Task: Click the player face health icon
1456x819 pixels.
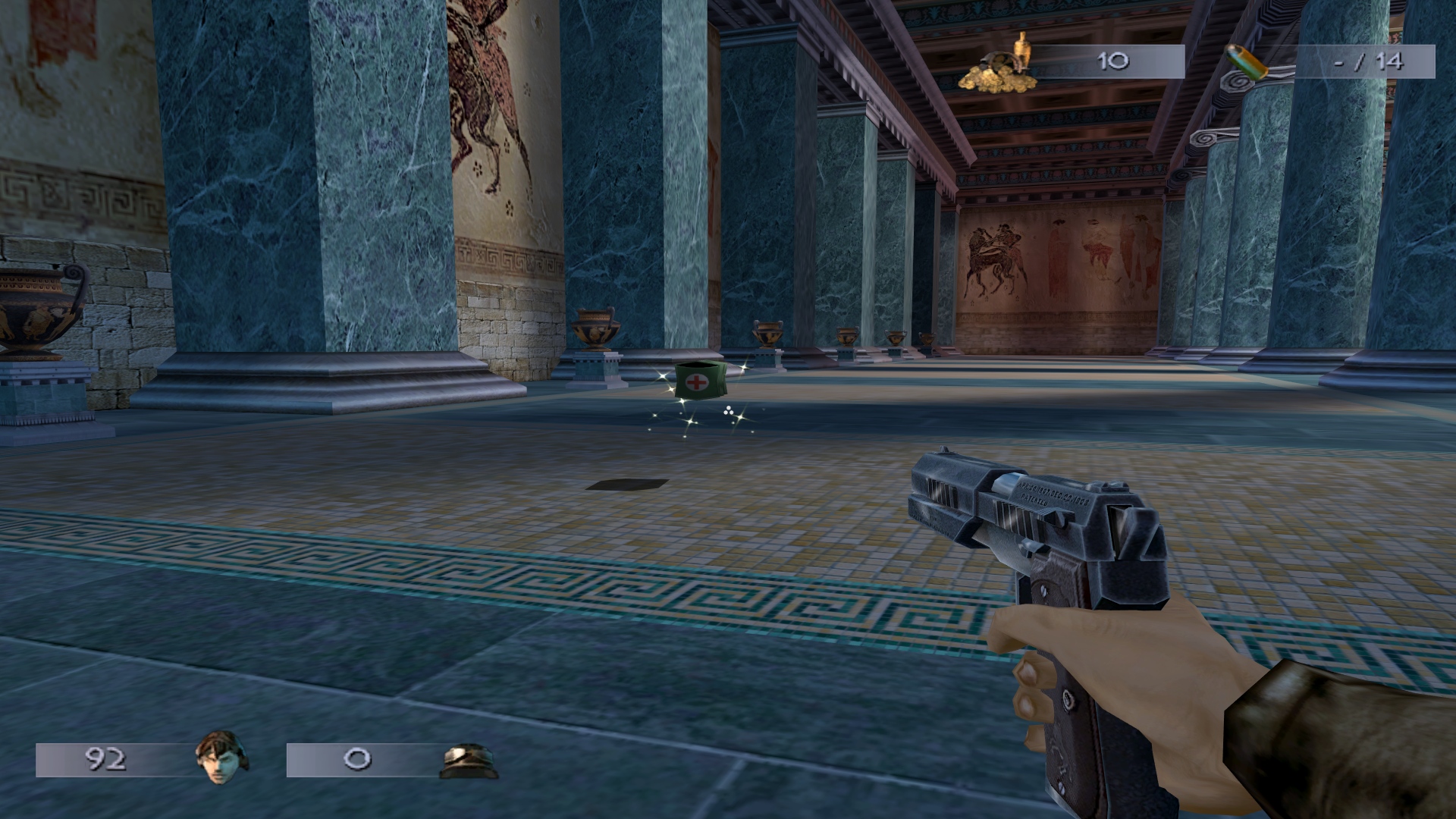Action: (221, 759)
